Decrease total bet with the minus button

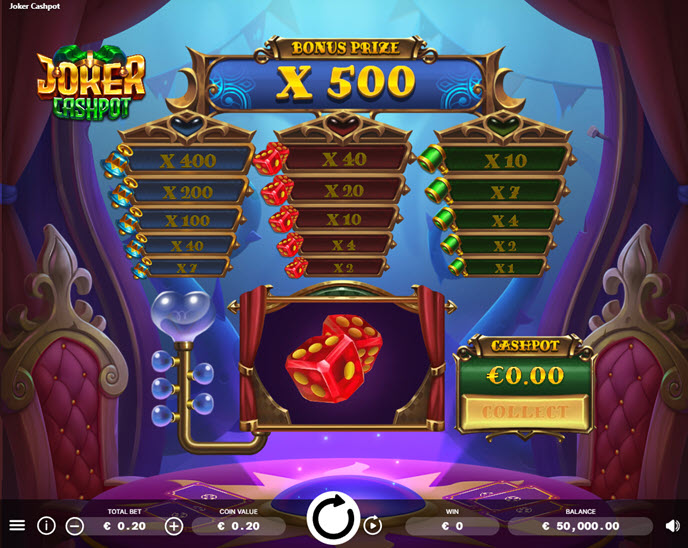tap(75, 526)
